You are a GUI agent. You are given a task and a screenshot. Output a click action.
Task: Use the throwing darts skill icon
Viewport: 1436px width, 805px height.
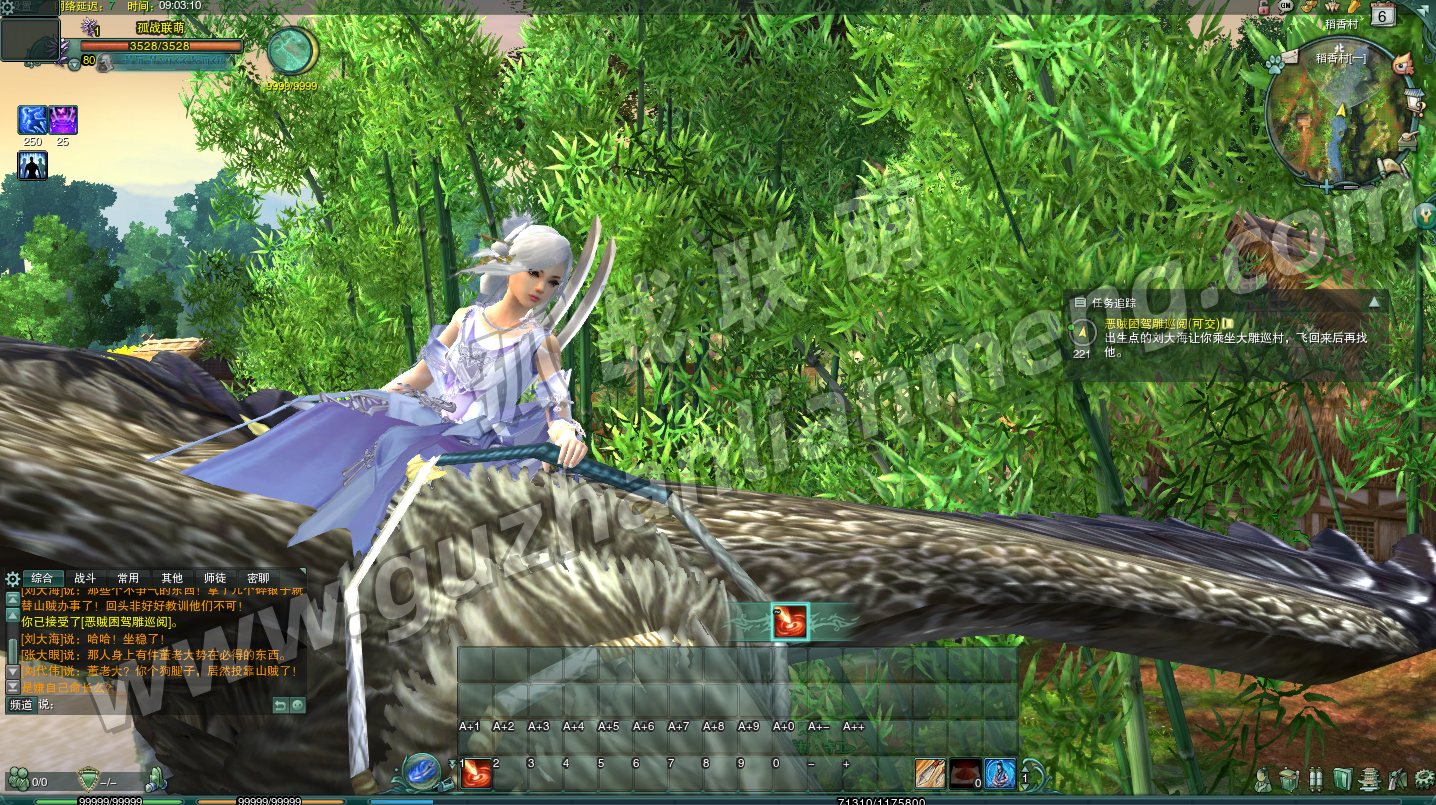tap(930, 773)
